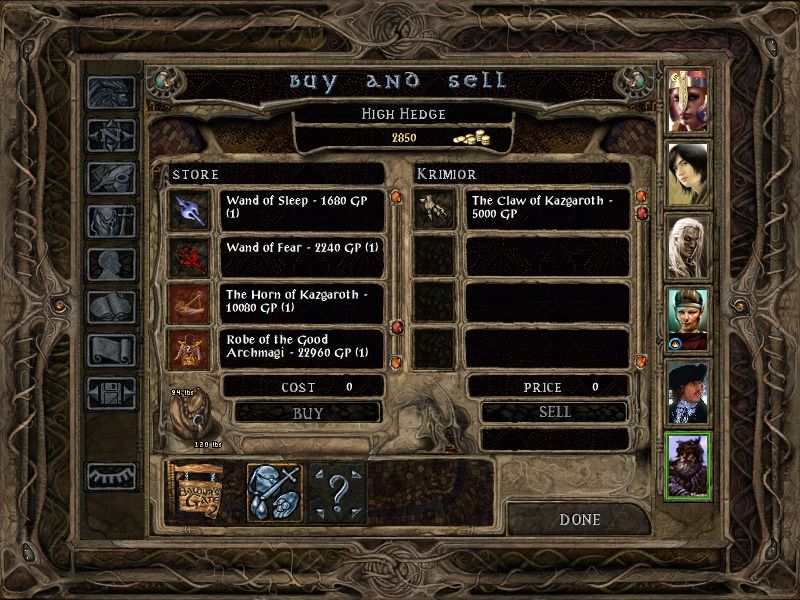800x600 pixels.
Task: Open the options menu via the floppy disk icon
Action: click(112, 392)
